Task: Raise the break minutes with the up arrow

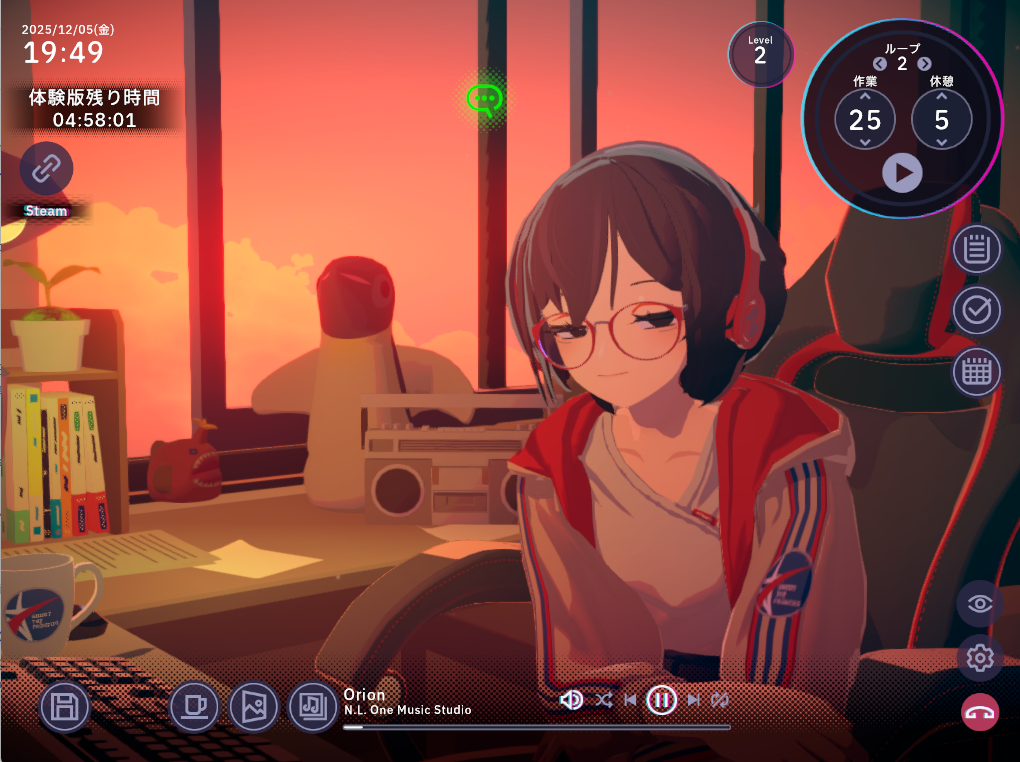Action: point(941,97)
